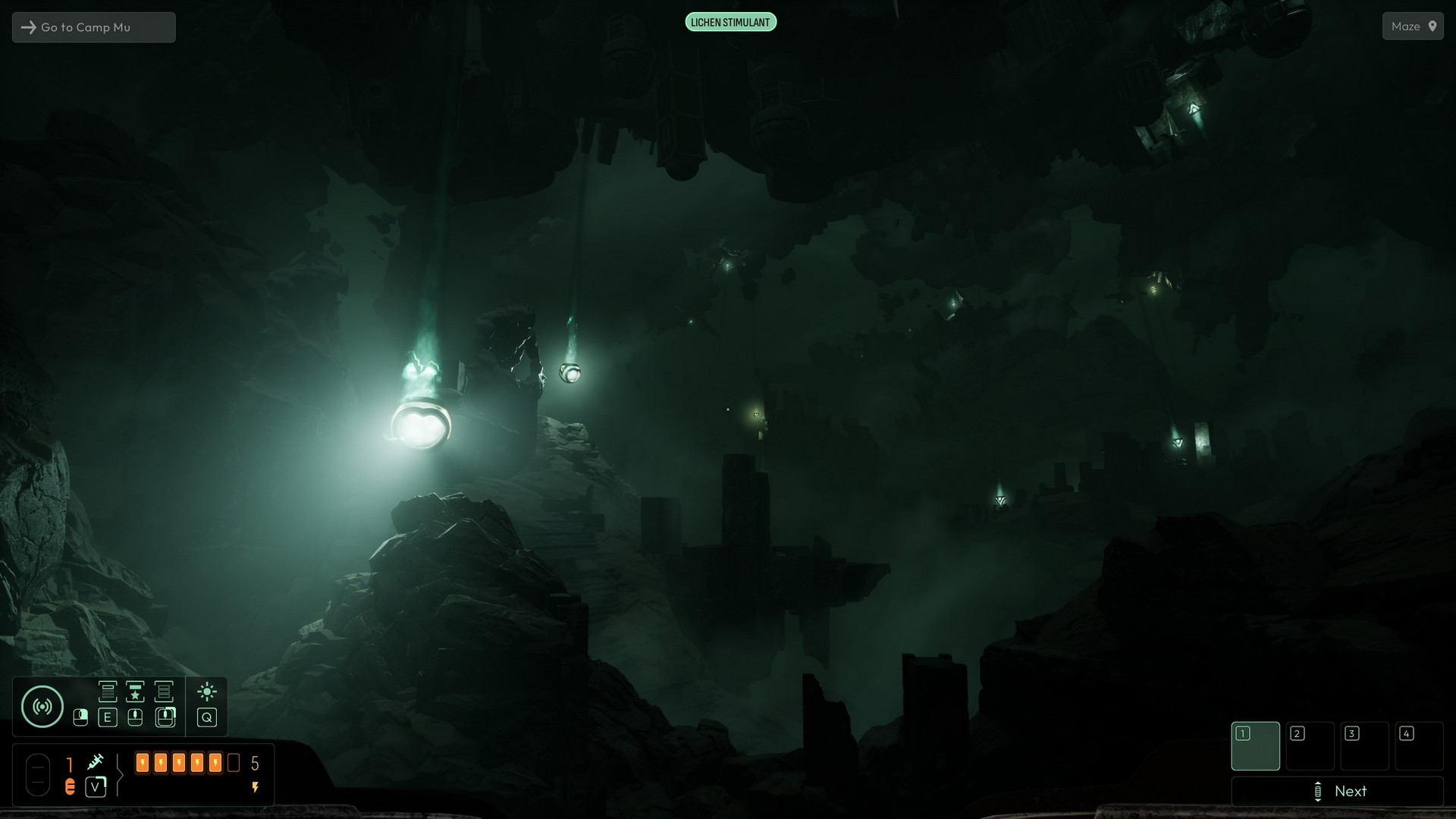
Task: Select the scan pulse icon
Action: tap(42, 706)
